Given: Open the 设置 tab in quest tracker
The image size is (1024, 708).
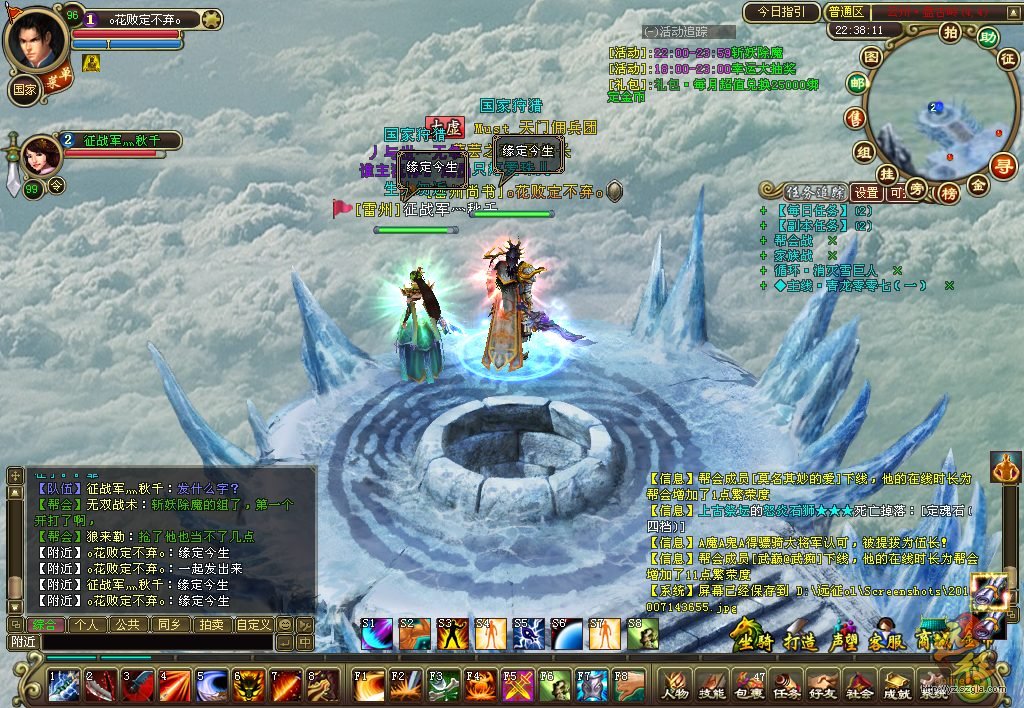Looking at the screenshot, I should [x=866, y=192].
